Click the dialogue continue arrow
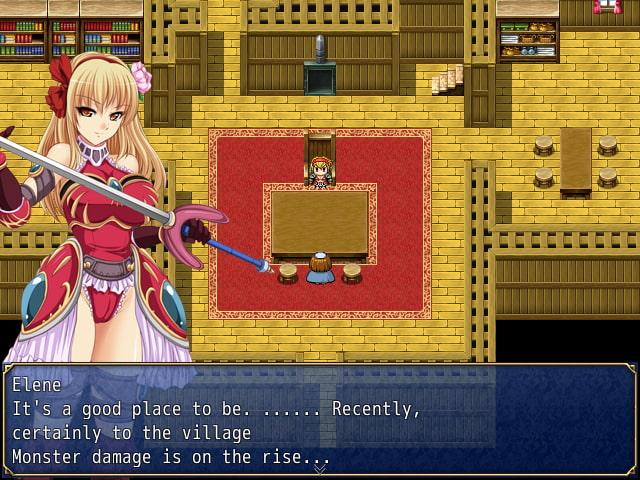This screenshot has width=640, height=480. [x=319, y=468]
